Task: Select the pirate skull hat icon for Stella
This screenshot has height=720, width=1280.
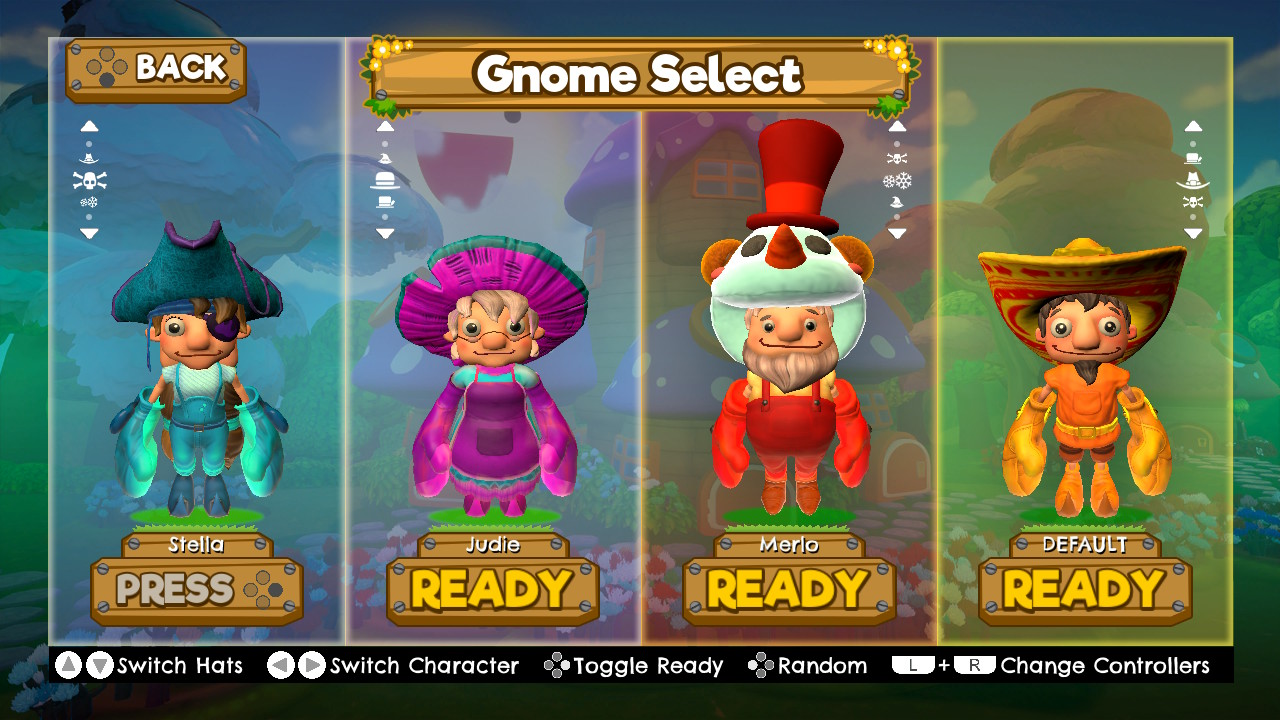Action: 89,179
